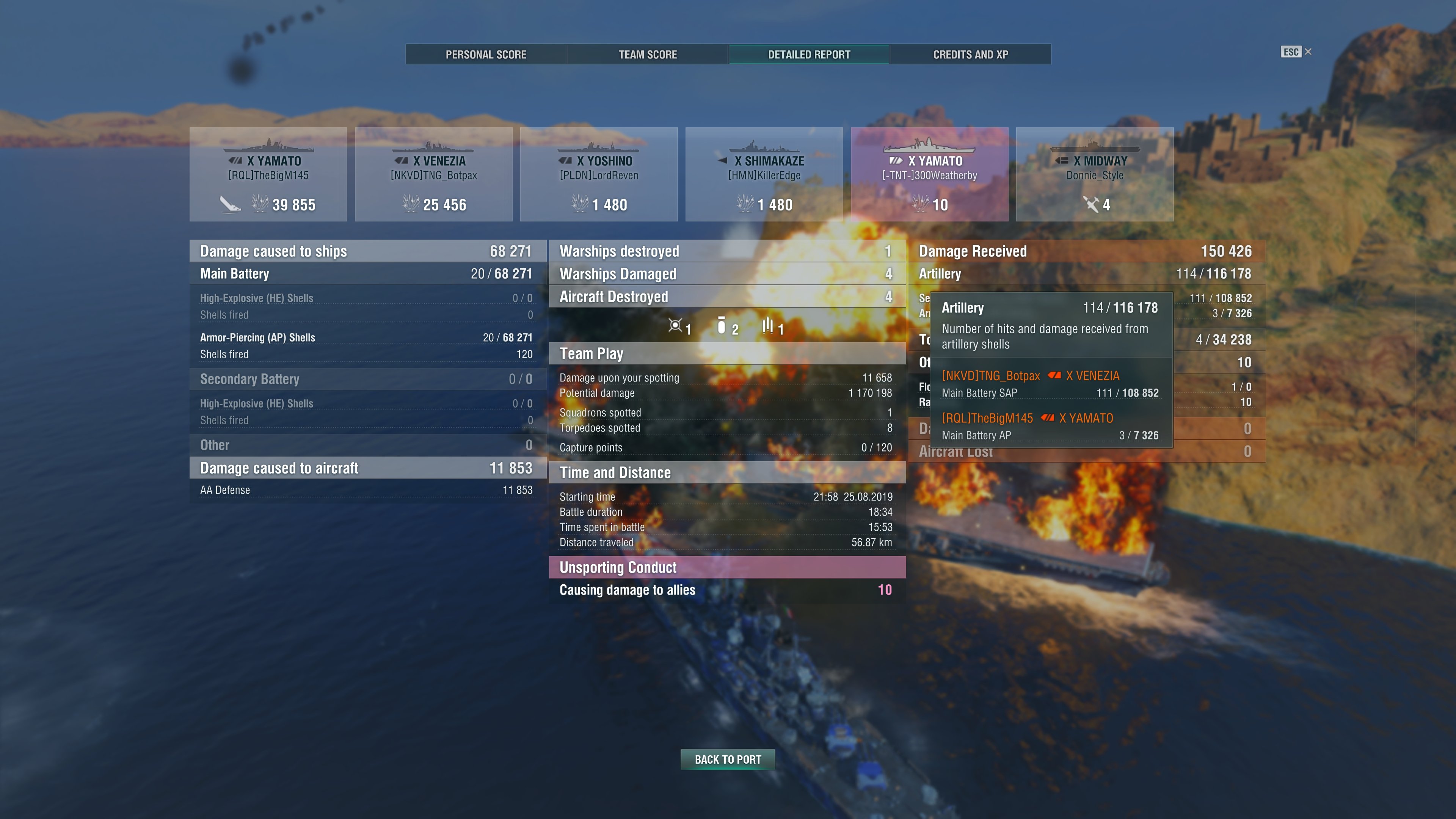Viewport: 1456px width, 819px height.
Task: Open the Team Score tab
Action: (x=647, y=54)
